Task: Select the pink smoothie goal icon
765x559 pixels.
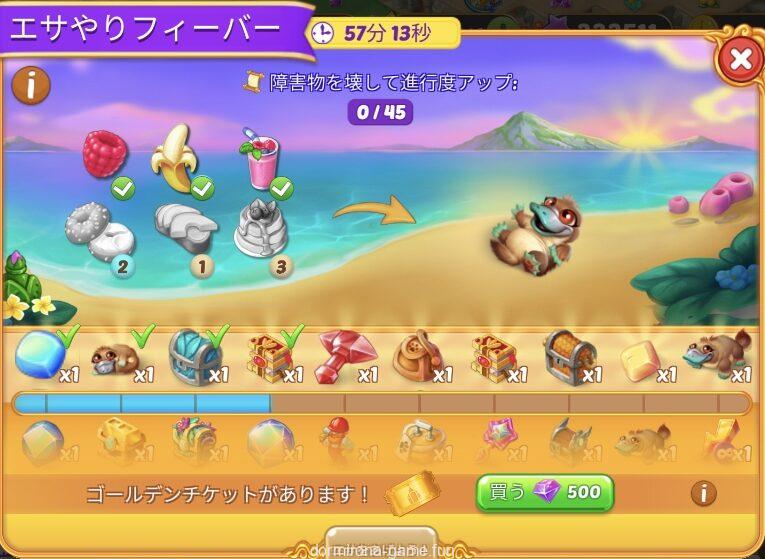Action: (x=260, y=158)
